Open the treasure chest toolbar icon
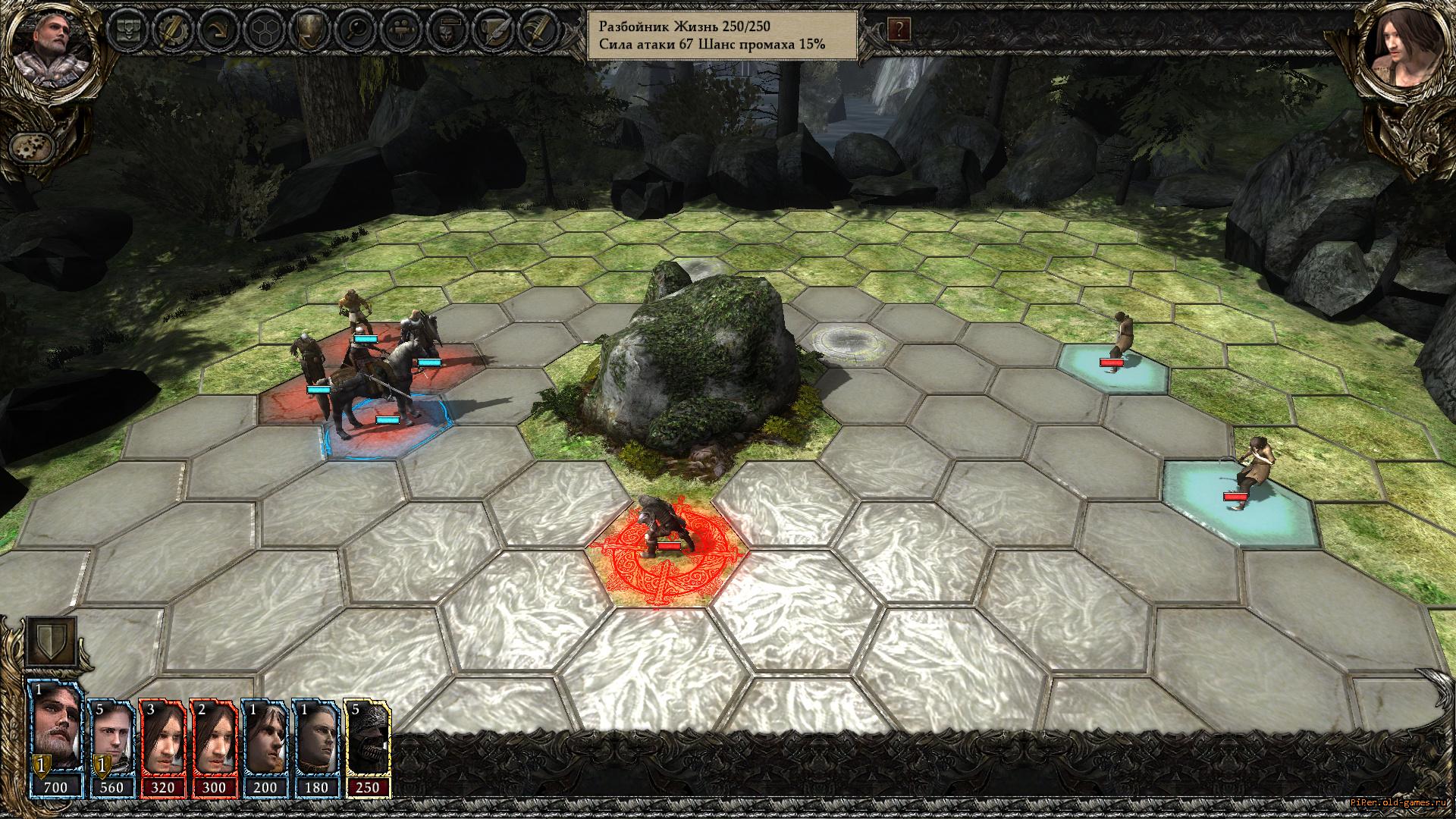This screenshot has width=1456, height=819. coord(128,30)
